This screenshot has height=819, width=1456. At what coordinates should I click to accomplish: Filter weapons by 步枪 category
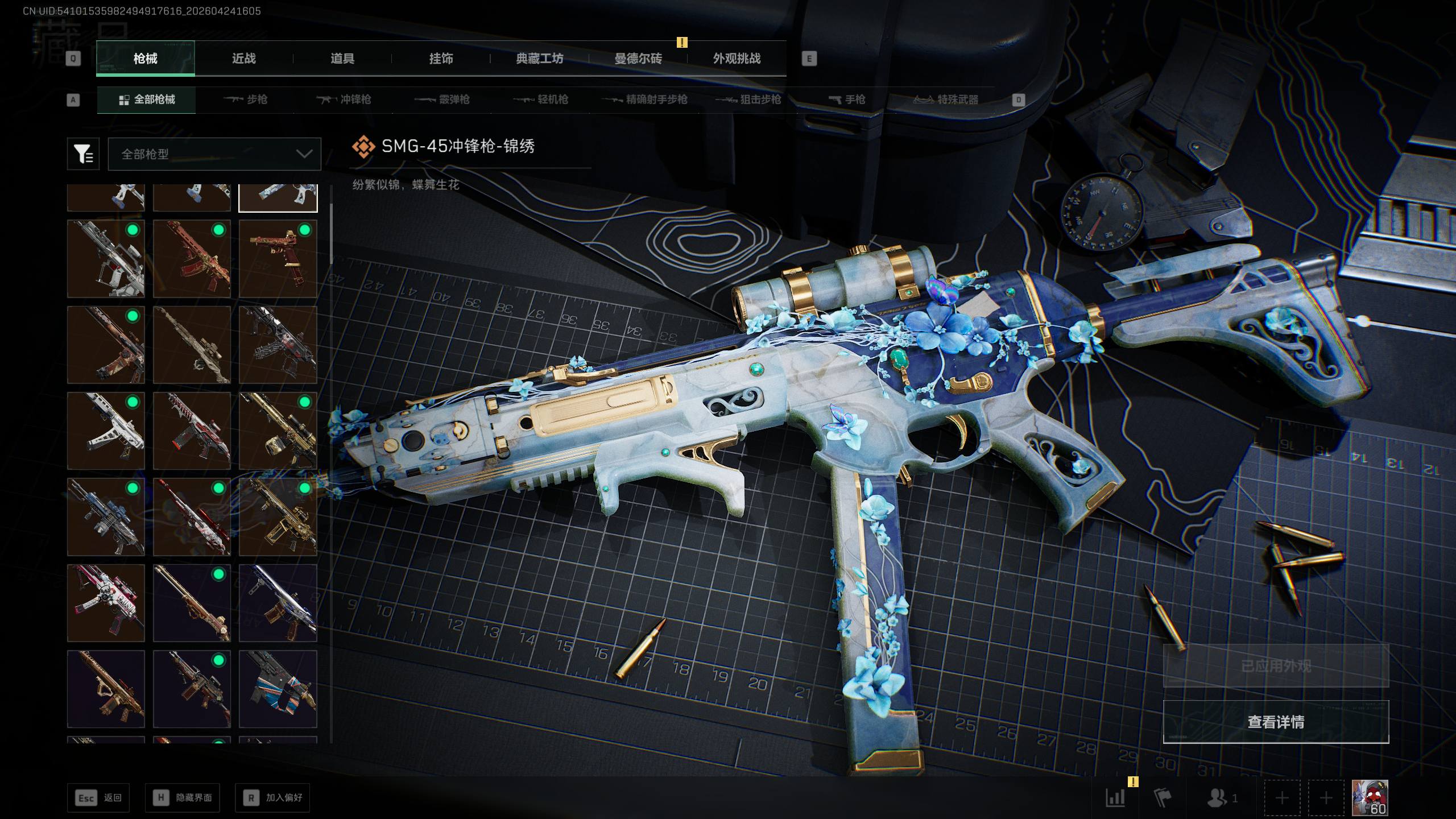click(246, 100)
